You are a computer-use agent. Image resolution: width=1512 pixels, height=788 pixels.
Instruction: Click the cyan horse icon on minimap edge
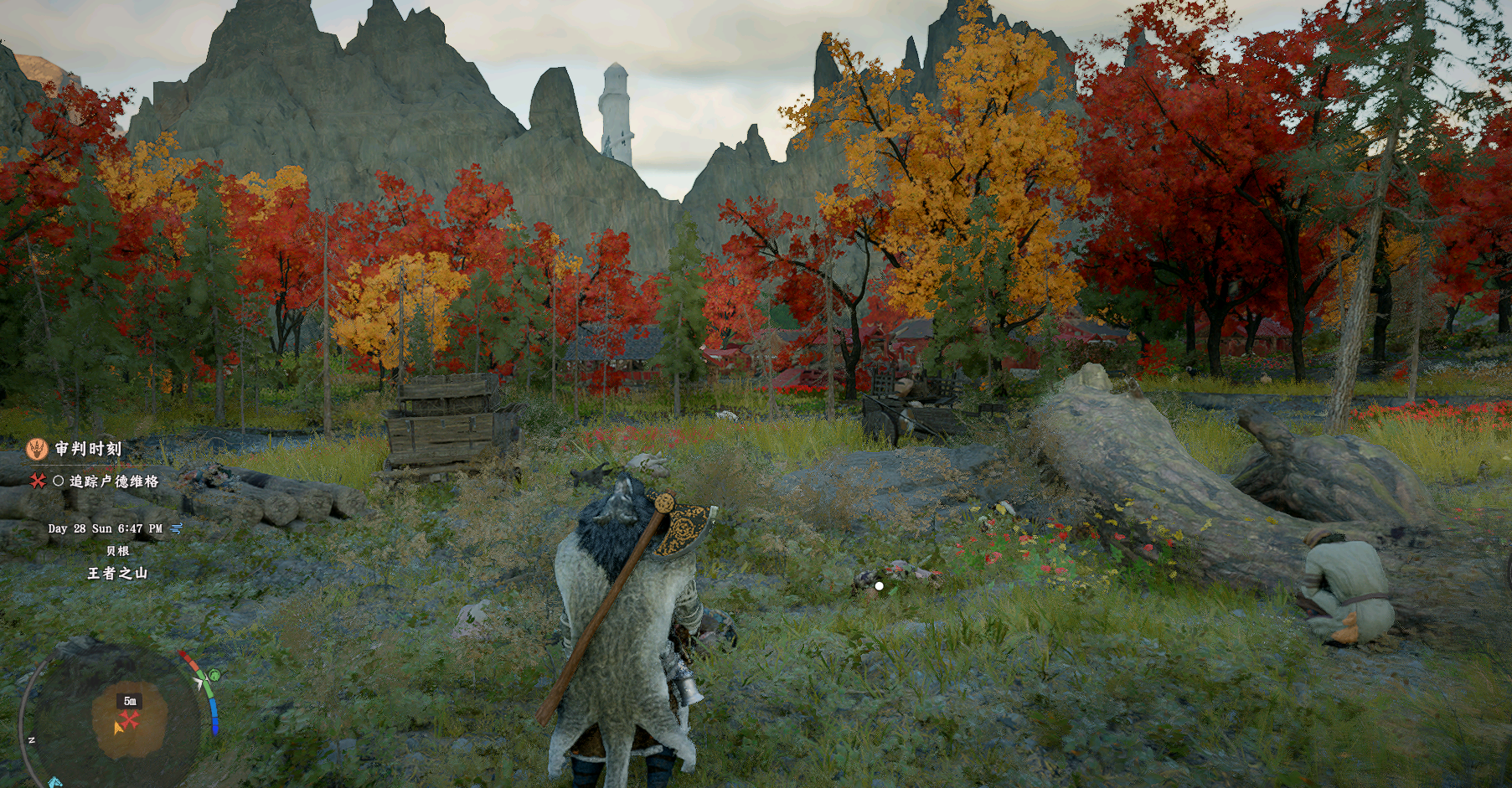(55, 782)
